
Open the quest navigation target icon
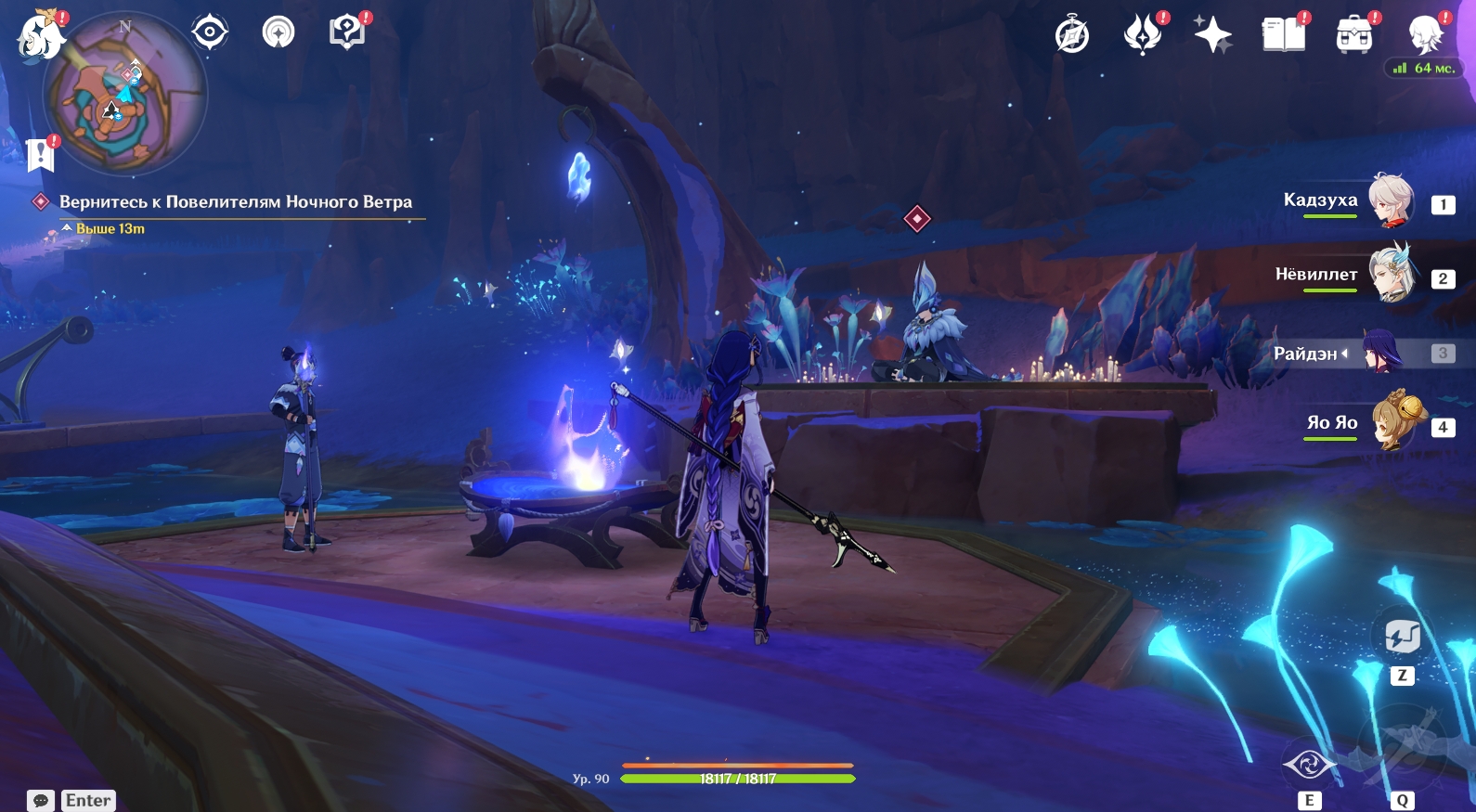point(210,32)
